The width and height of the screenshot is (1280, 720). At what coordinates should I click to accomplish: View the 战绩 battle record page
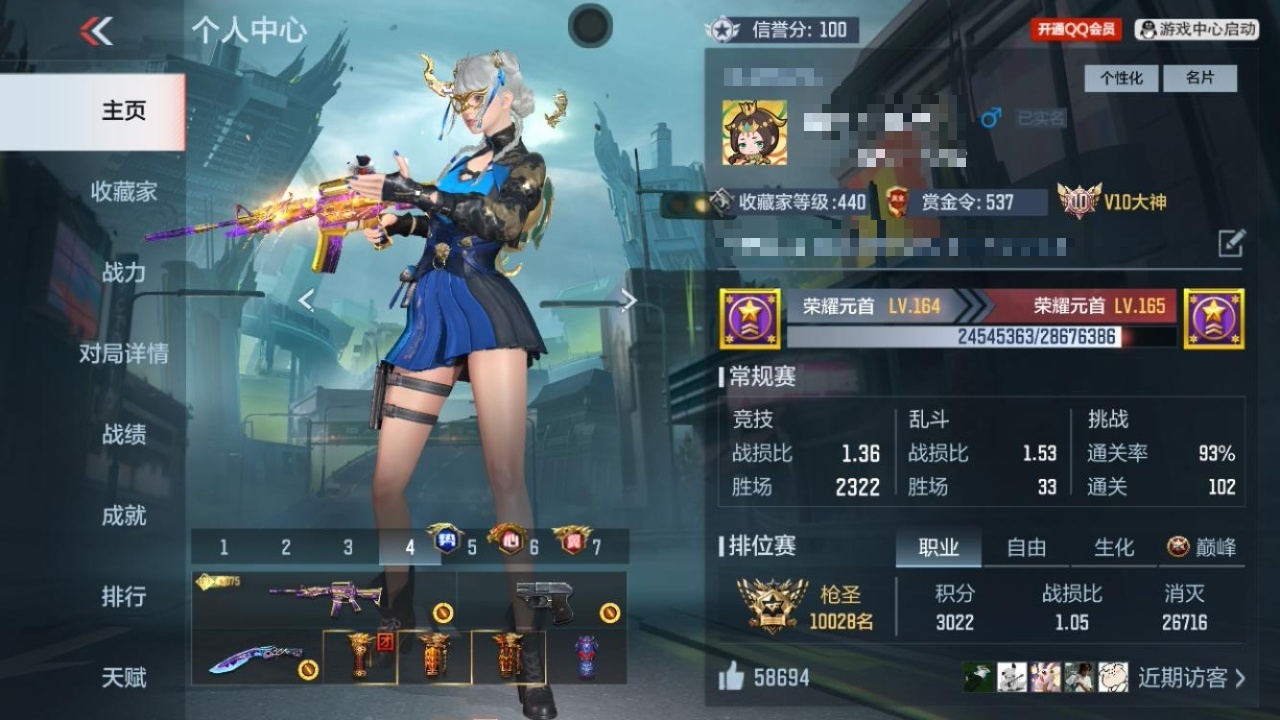click(123, 434)
